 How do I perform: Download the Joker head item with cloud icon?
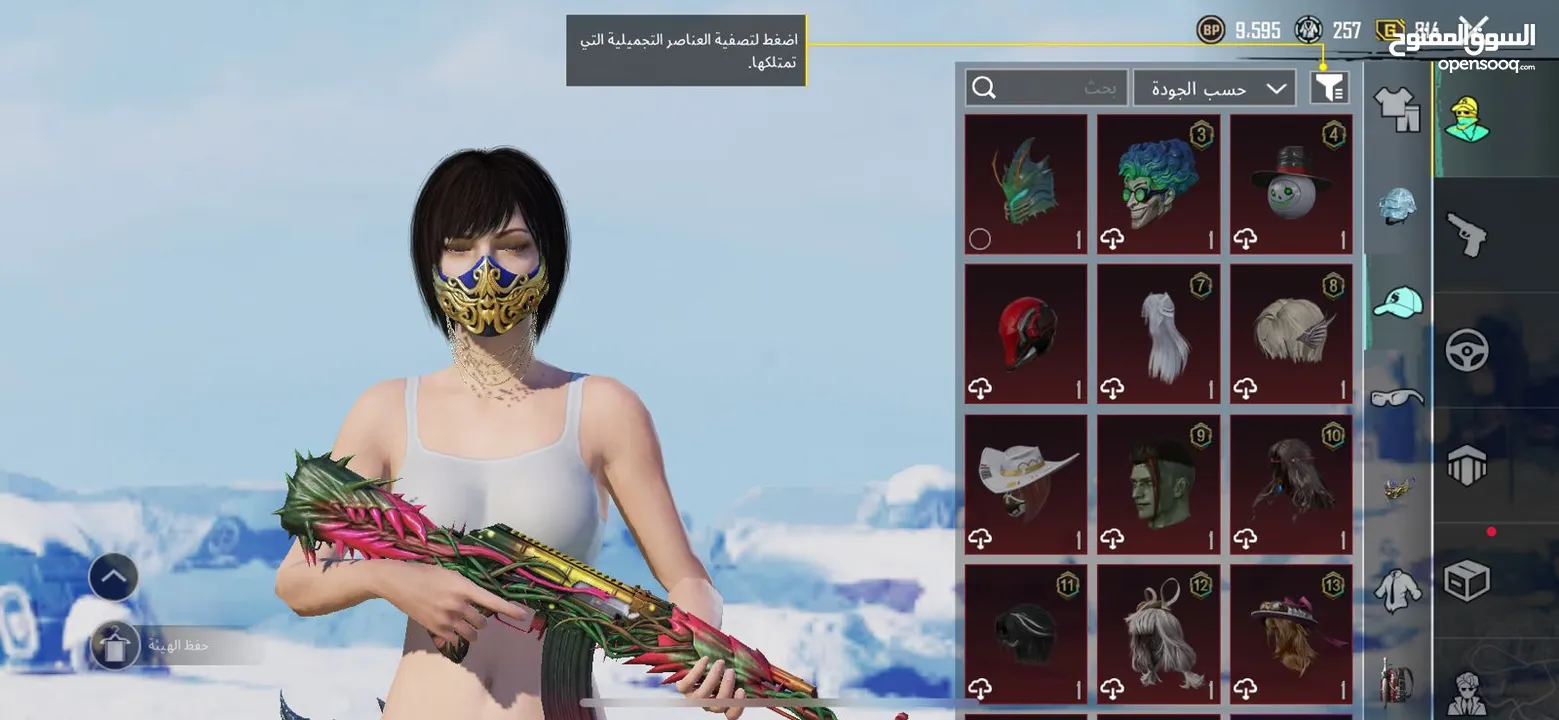1113,238
